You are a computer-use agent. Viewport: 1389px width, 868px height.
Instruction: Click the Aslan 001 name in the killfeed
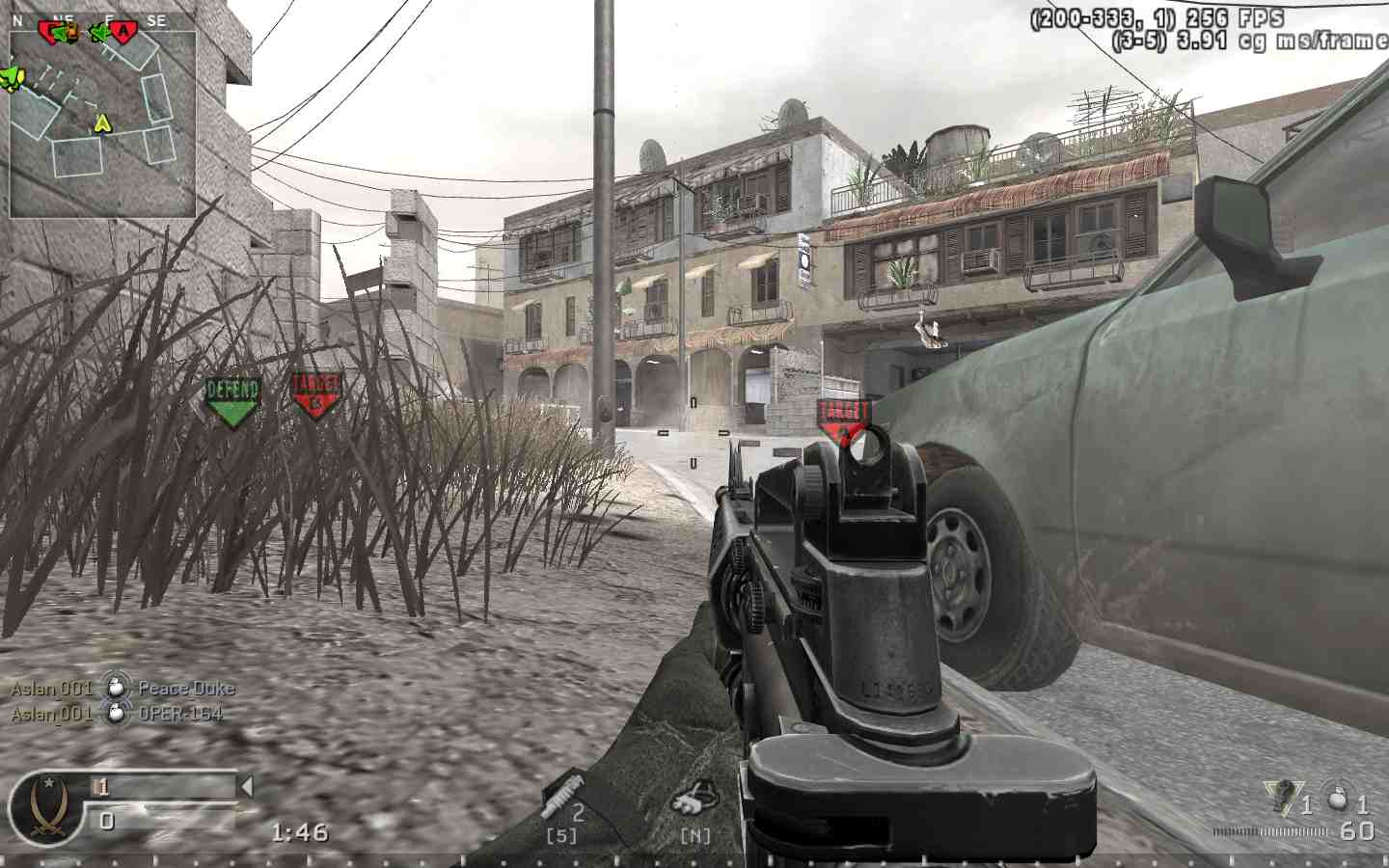[x=50, y=688]
